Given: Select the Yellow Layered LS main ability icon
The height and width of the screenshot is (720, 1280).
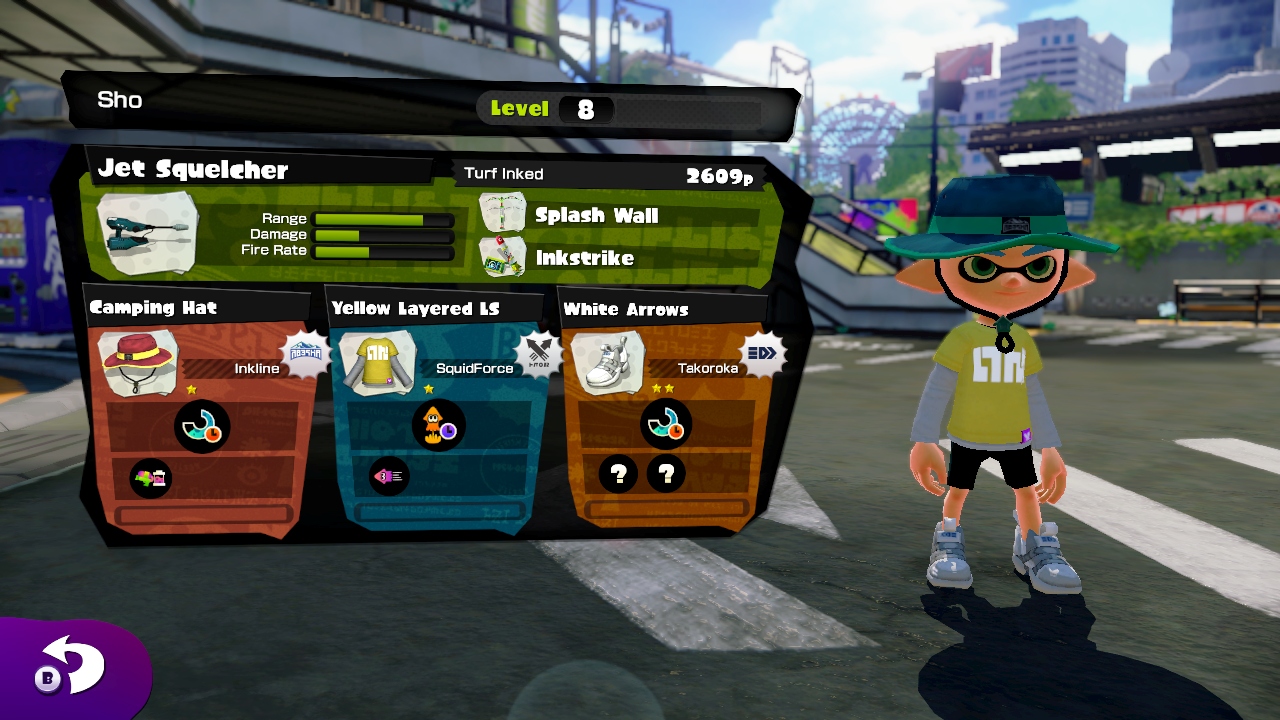Looking at the screenshot, I should [x=438, y=426].
